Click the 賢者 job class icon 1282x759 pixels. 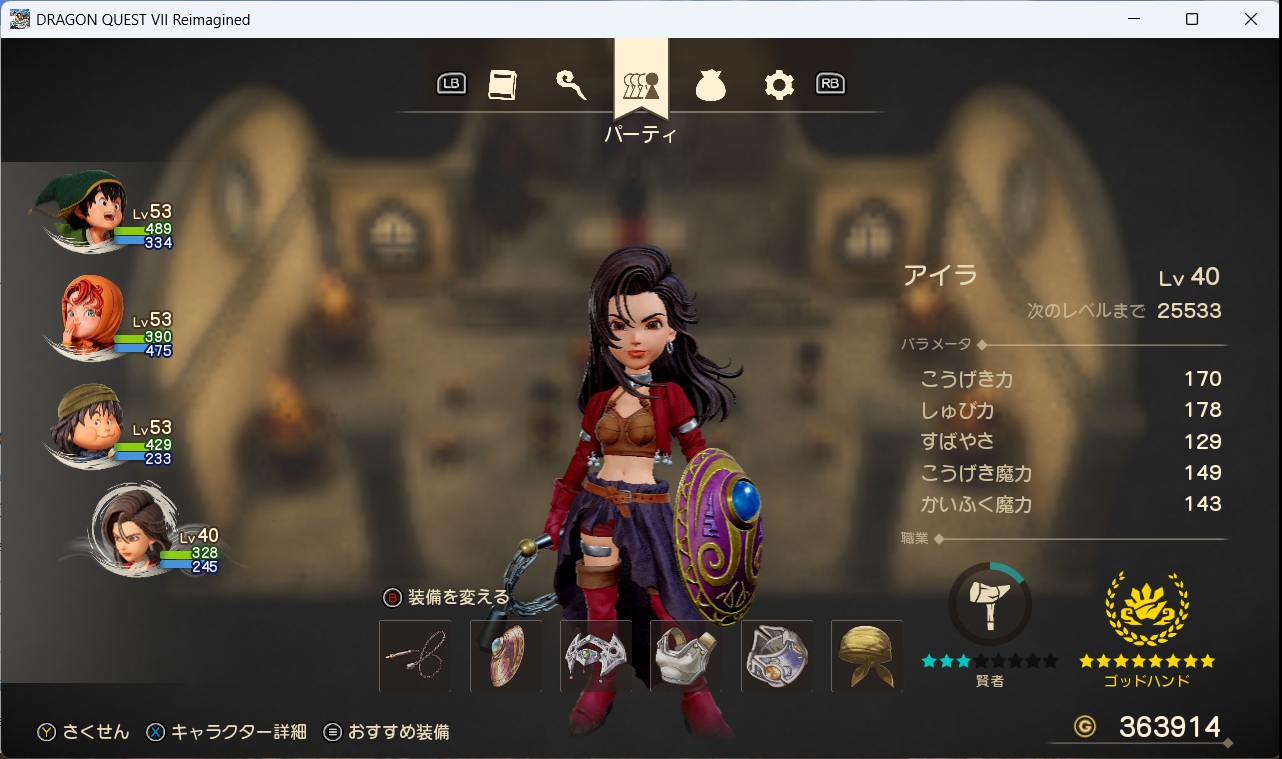(989, 602)
